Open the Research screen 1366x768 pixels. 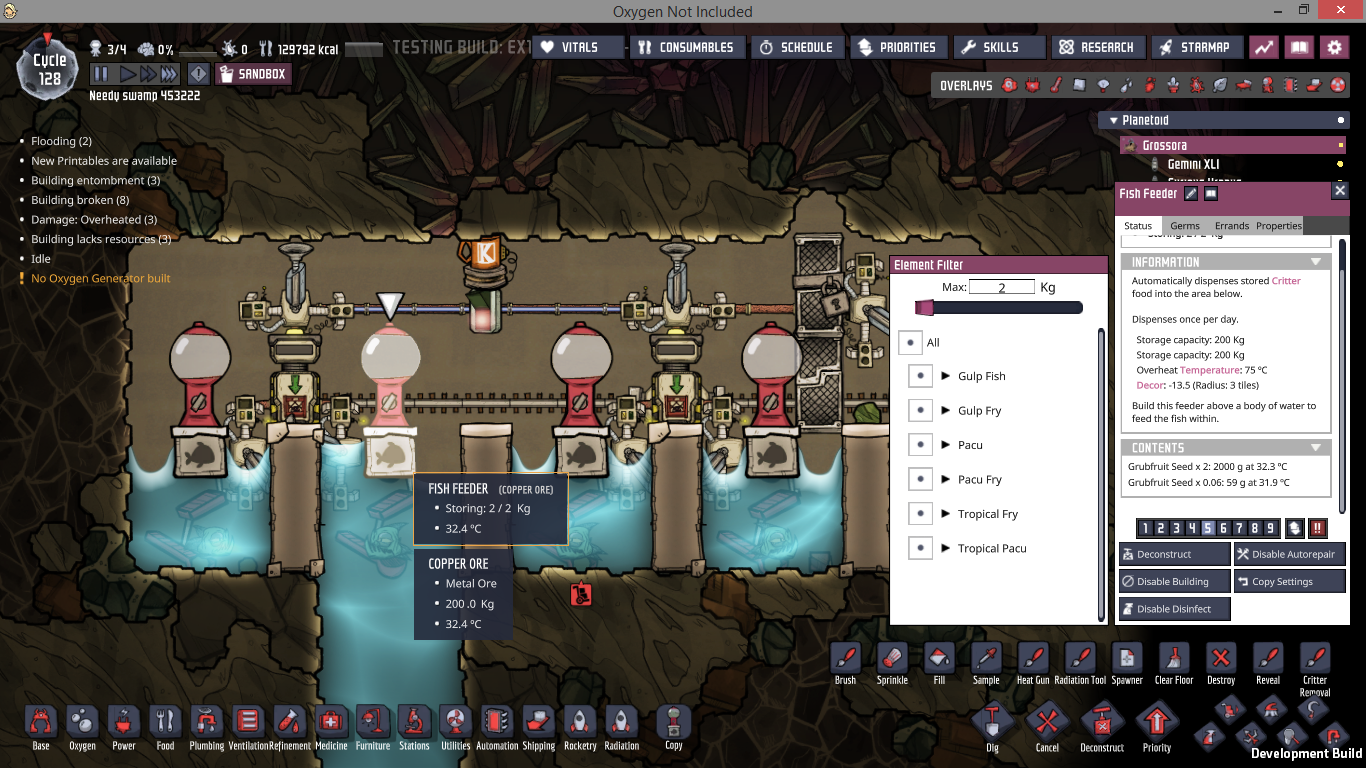tap(1097, 47)
